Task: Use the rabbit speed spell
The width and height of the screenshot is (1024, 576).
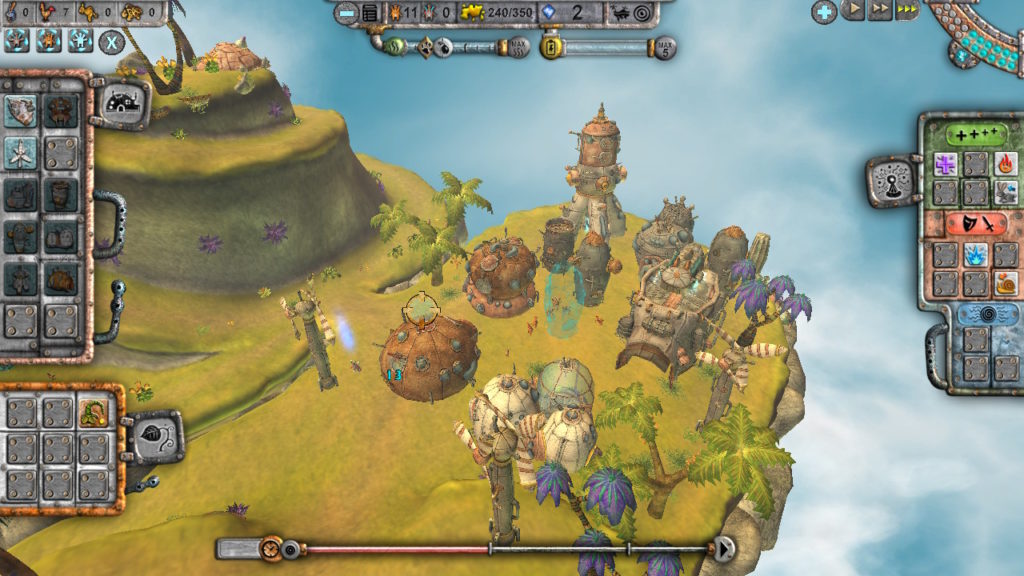Action: [1005, 192]
